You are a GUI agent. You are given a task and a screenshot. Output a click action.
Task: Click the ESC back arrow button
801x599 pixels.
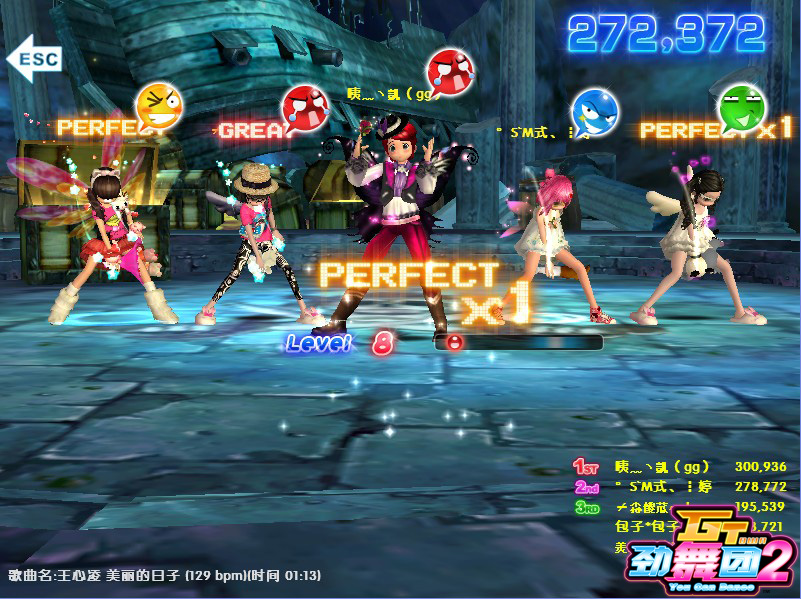pos(33,59)
